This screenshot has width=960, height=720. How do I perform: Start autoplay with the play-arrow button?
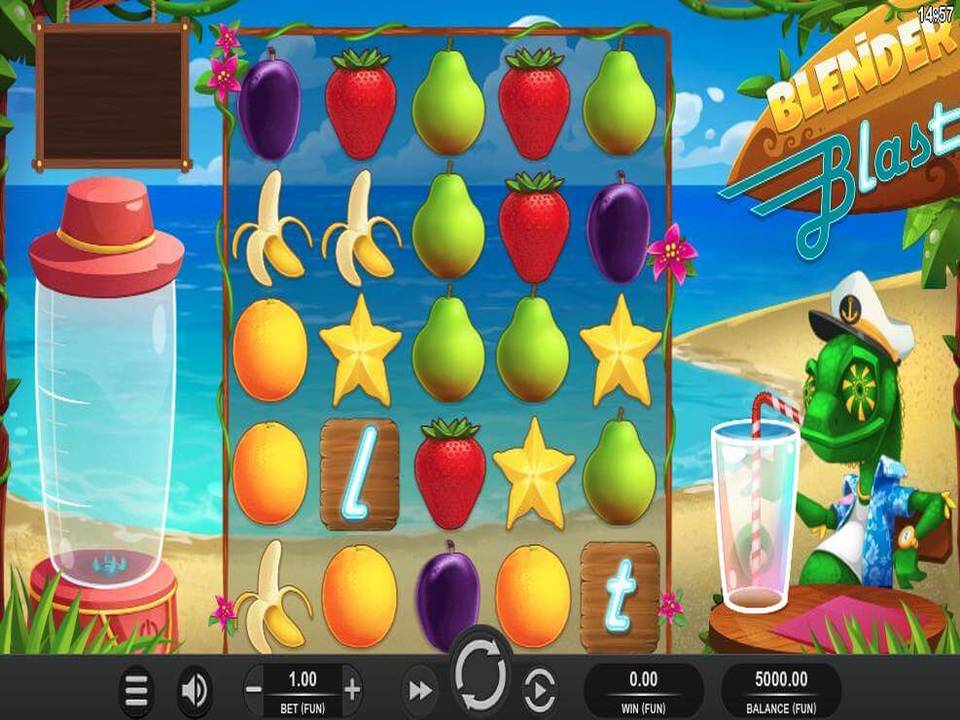539,690
